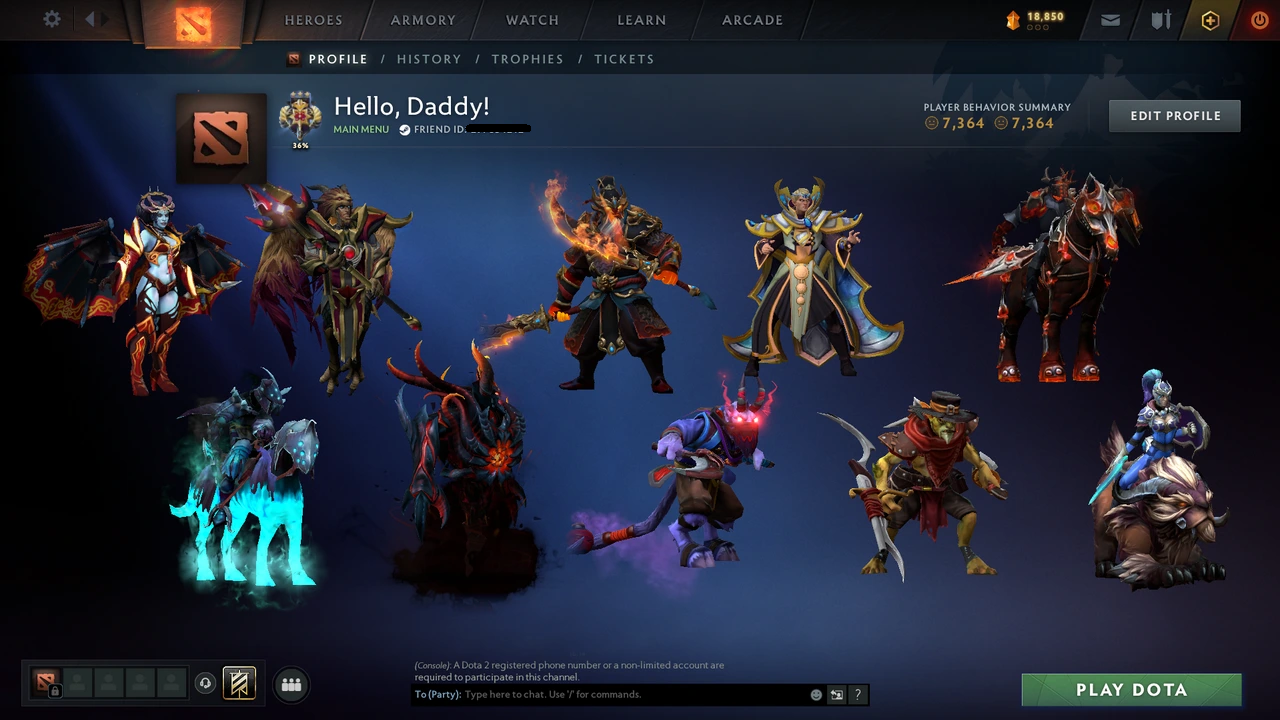Toggle the party voice chat headset icon
Screen dimensions: 1280x720
pos(206,683)
